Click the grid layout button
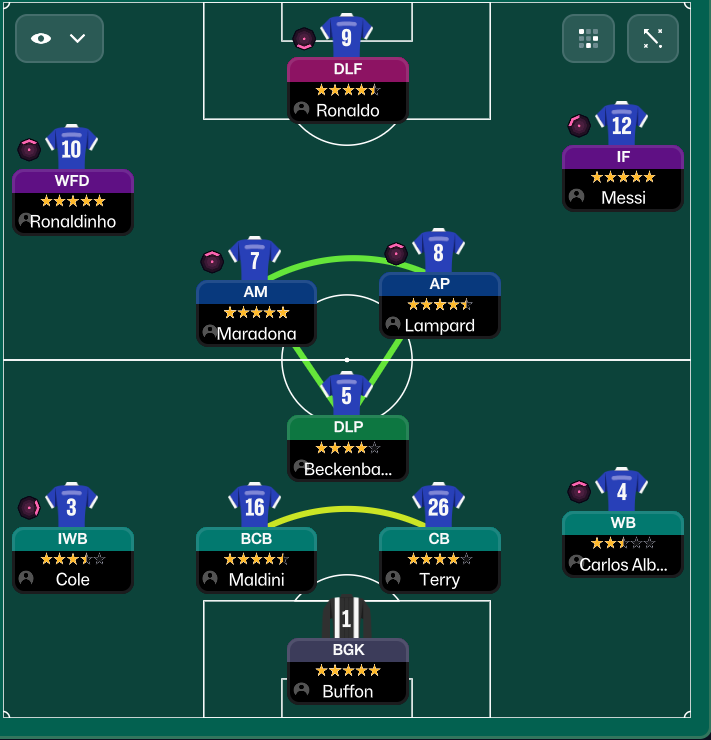711x740 pixels. [x=588, y=39]
